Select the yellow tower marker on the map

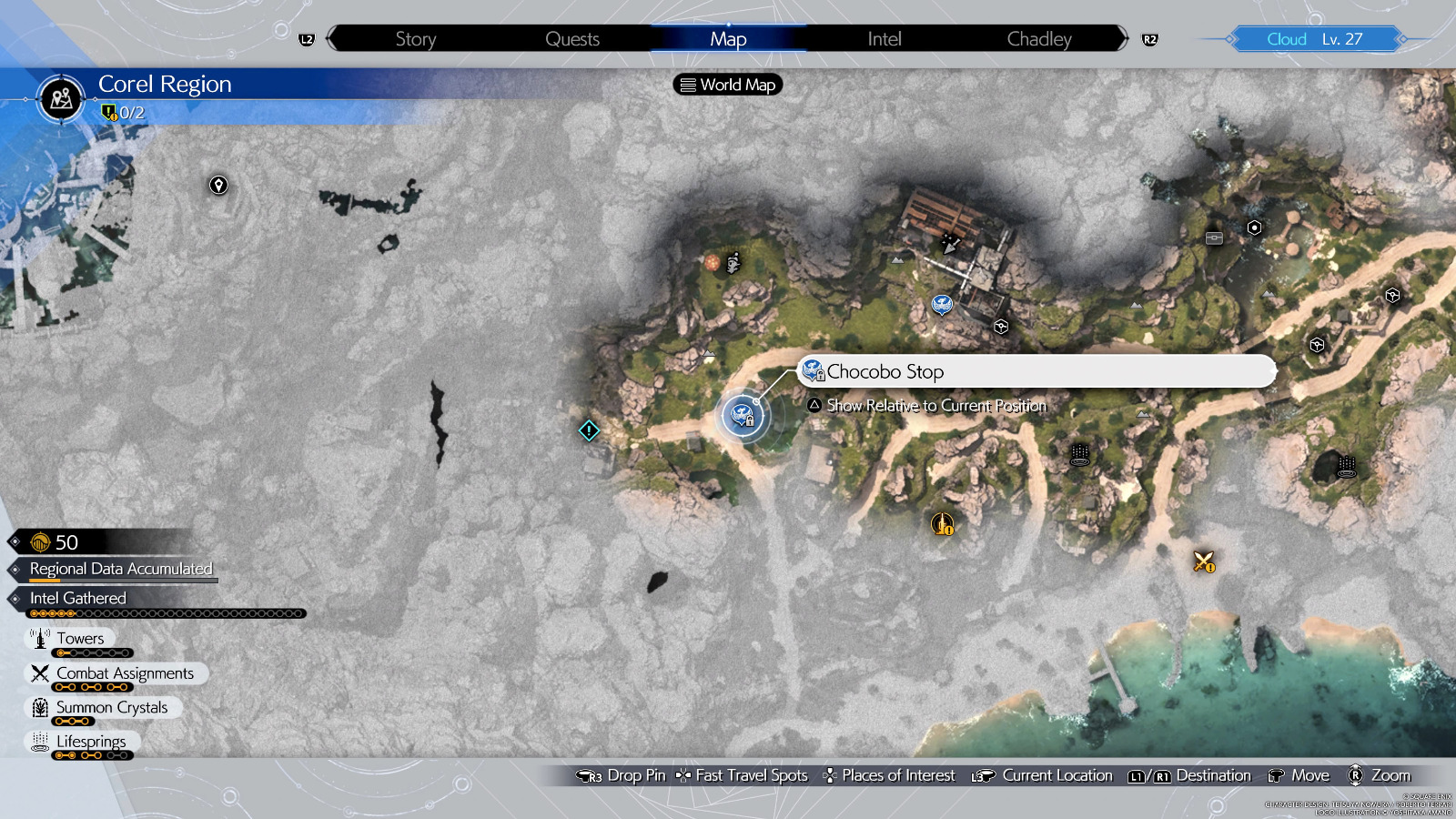(942, 524)
